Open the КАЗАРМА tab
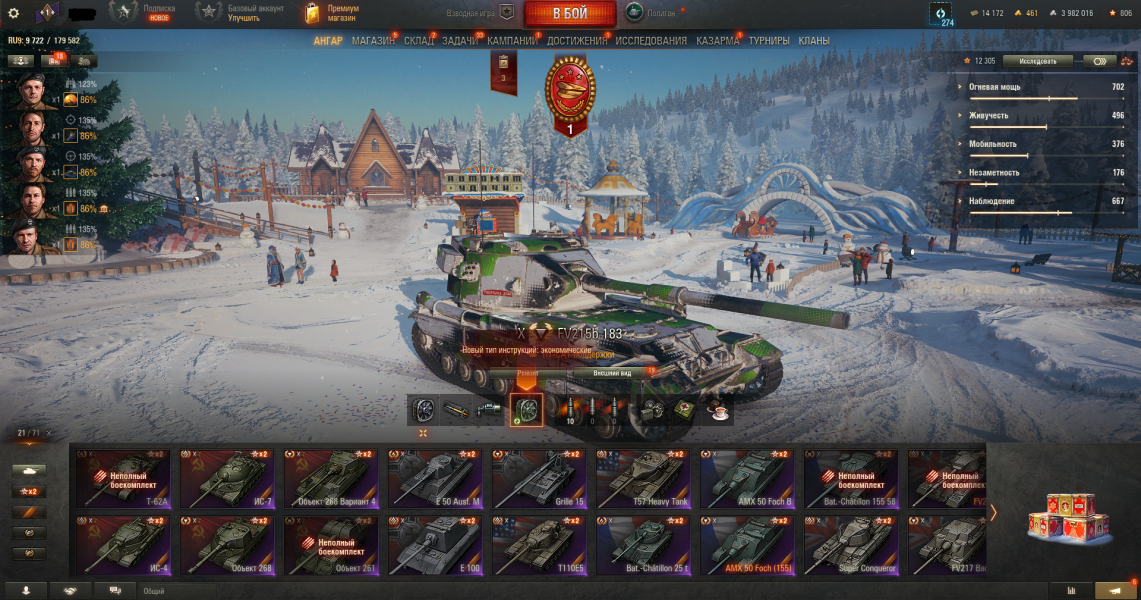 pyautogui.click(x=718, y=41)
